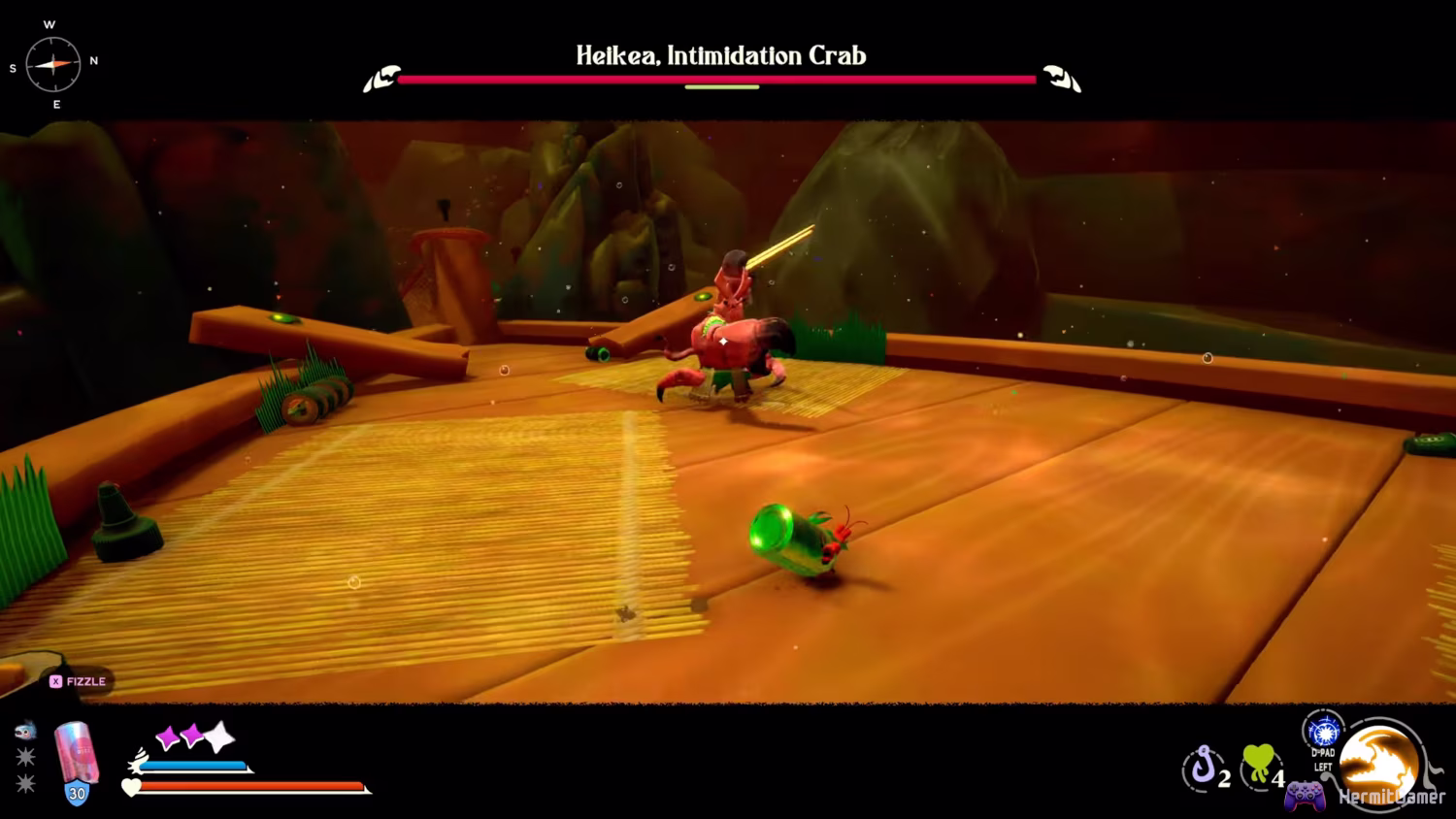Image resolution: width=1456 pixels, height=819 pixels.
Task: Click the FIZZLE action label
Action: pyautogui.click(x=85, y=681)
